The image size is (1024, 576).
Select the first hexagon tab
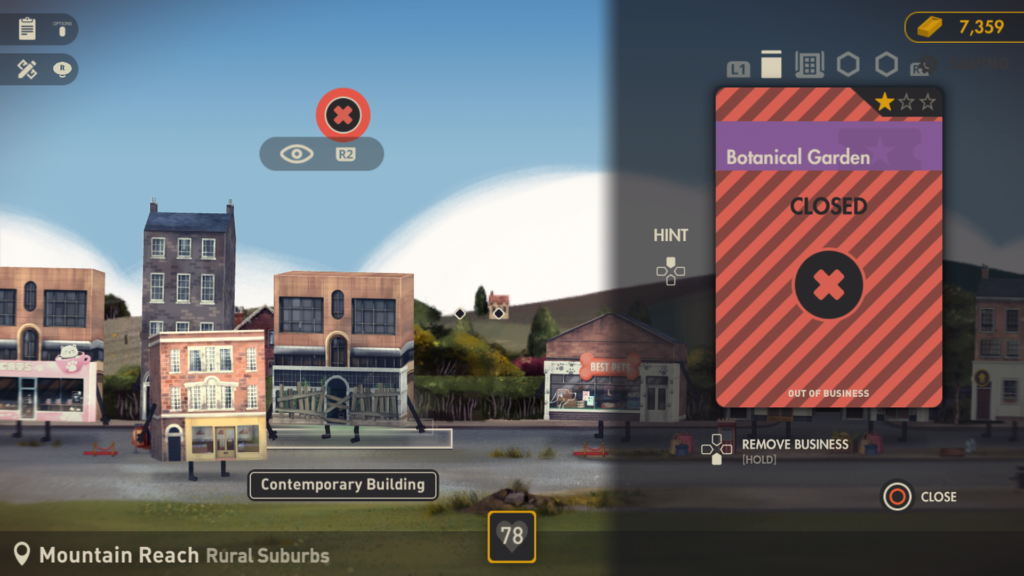pos(848,65)
